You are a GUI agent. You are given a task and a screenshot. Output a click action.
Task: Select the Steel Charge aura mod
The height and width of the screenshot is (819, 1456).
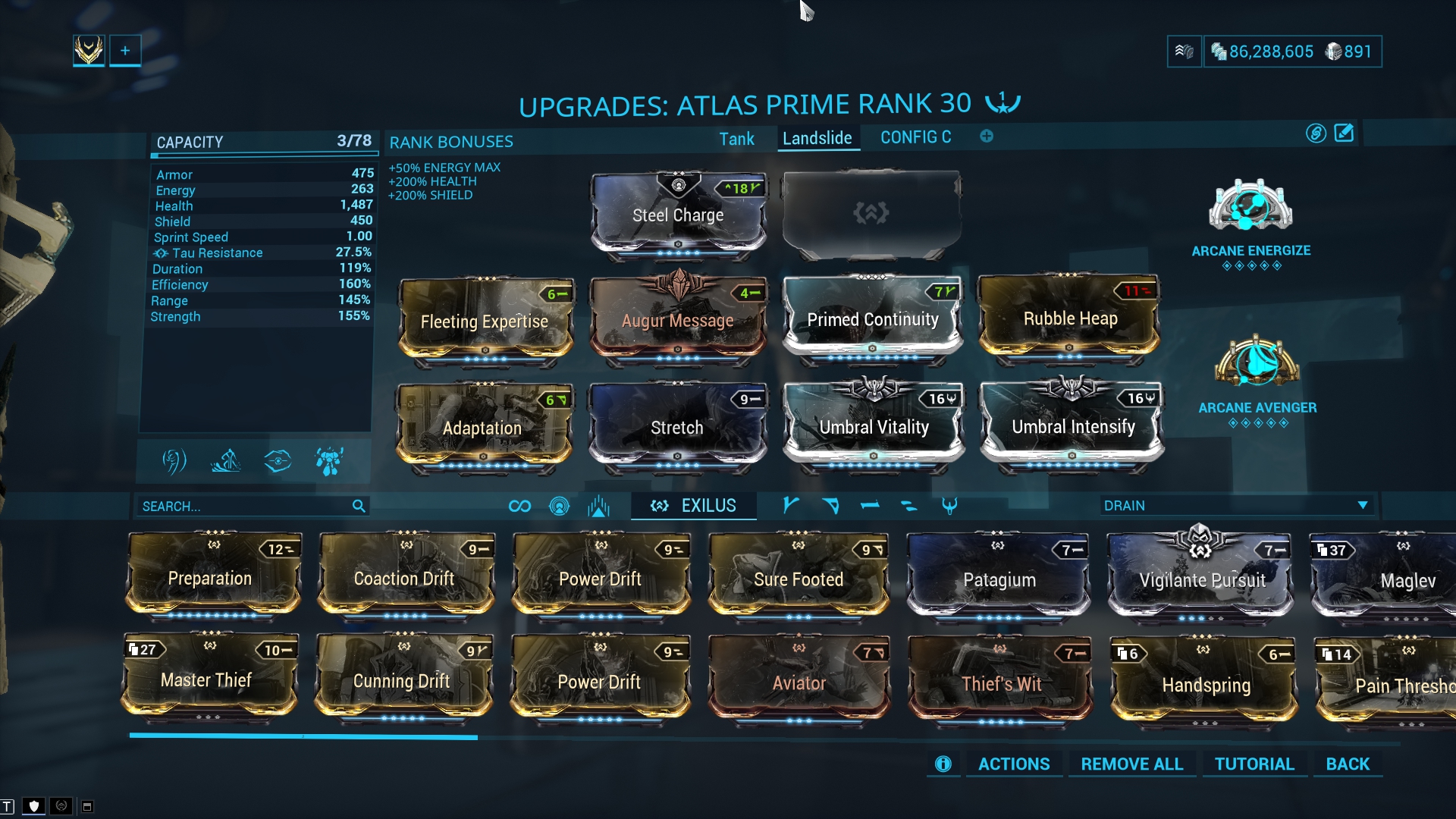678,215
